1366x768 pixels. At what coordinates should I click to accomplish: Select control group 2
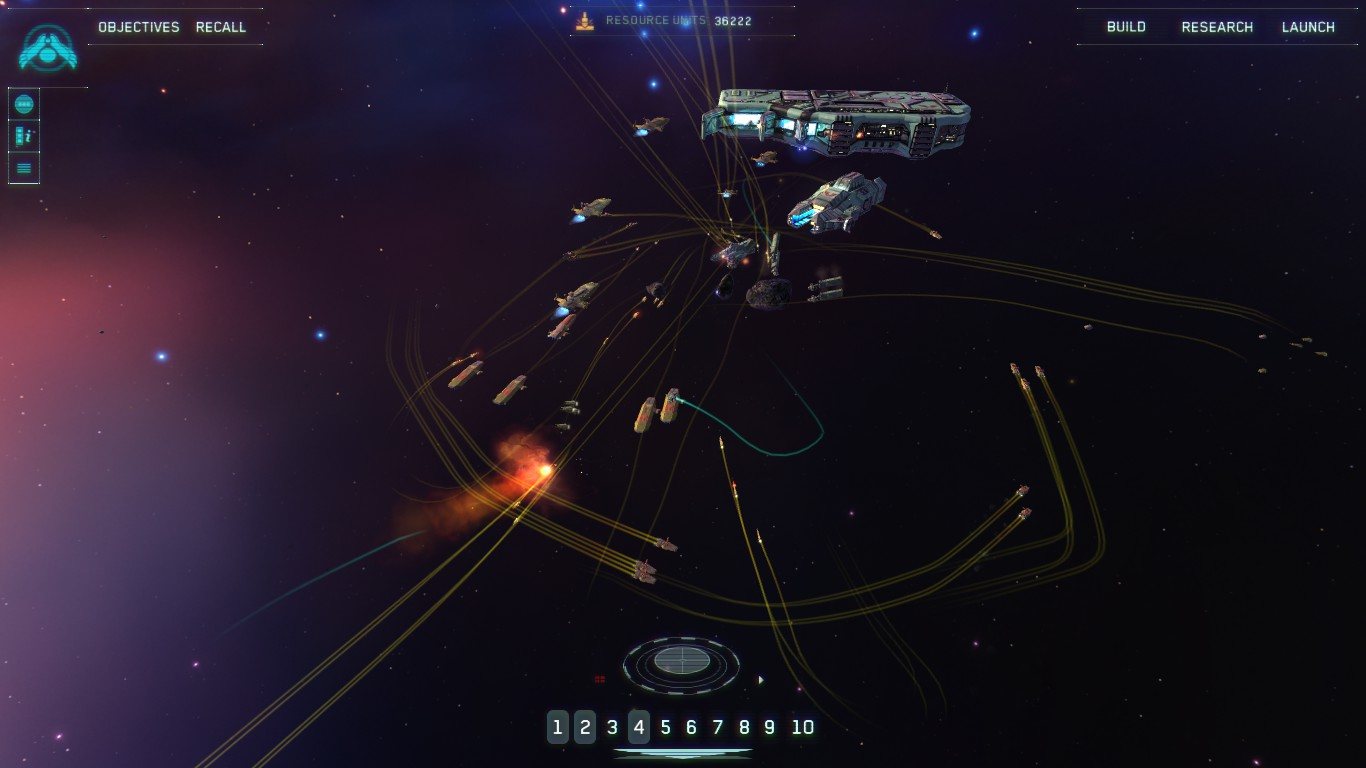585,727
